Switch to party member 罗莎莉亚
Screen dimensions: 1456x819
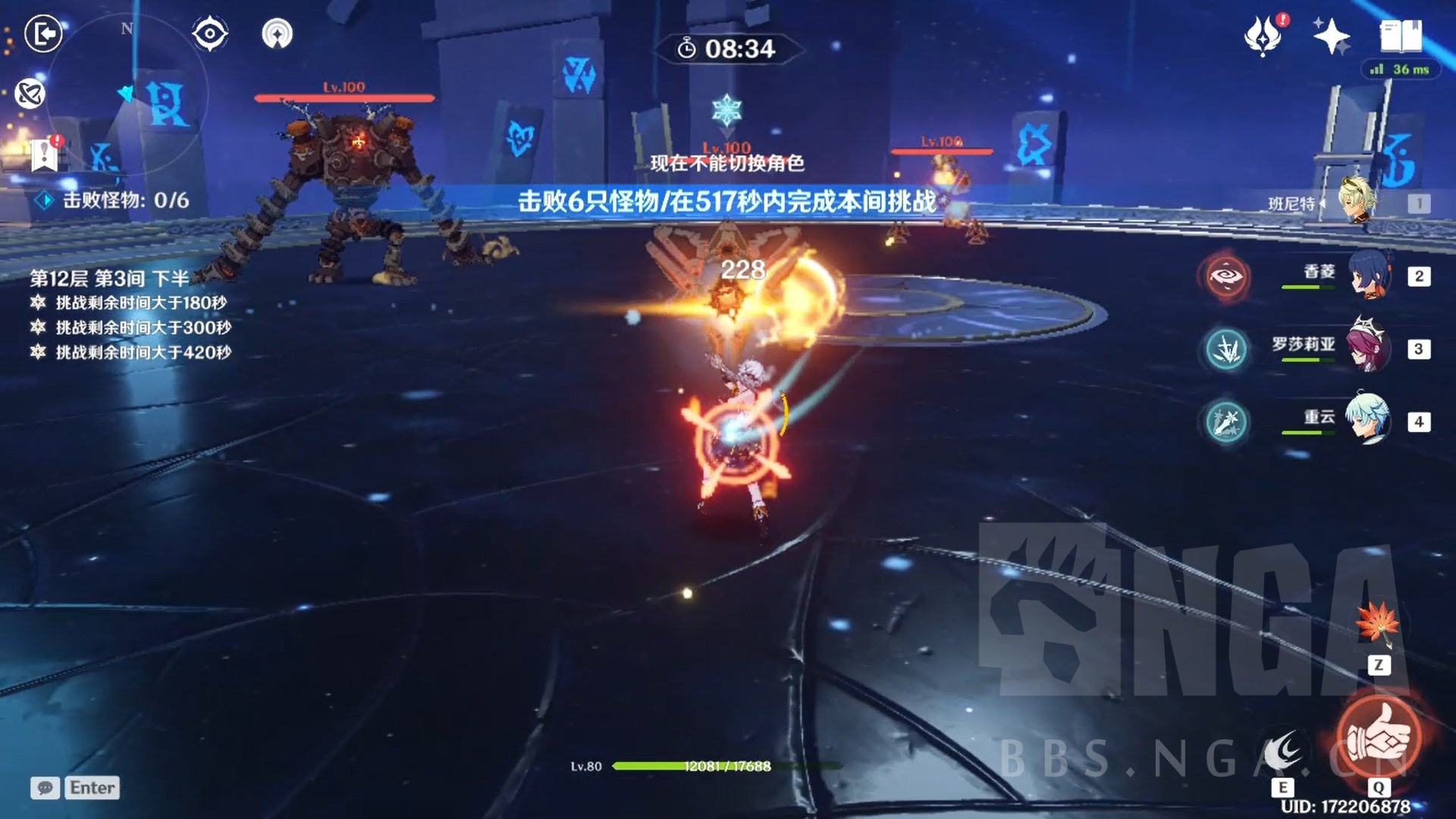click(x=1369, y=347)
